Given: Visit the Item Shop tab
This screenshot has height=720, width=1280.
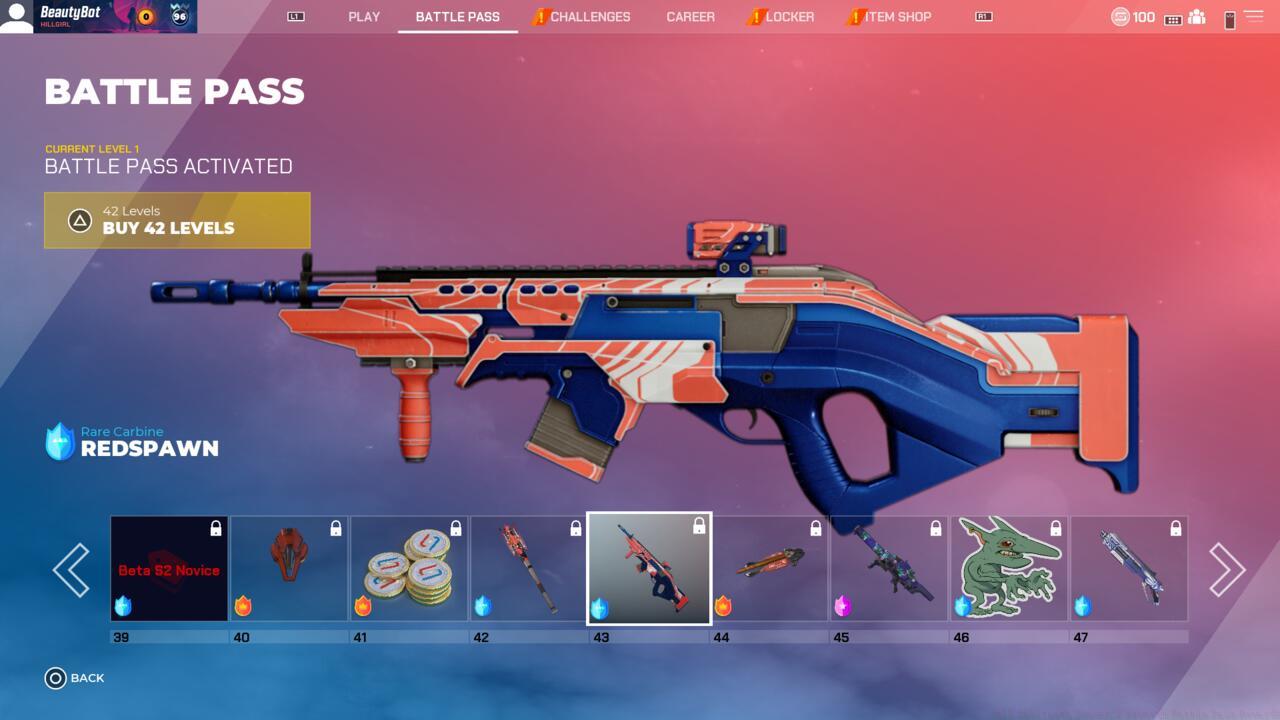Looking at the screenshot, I should tap(897, 17).
